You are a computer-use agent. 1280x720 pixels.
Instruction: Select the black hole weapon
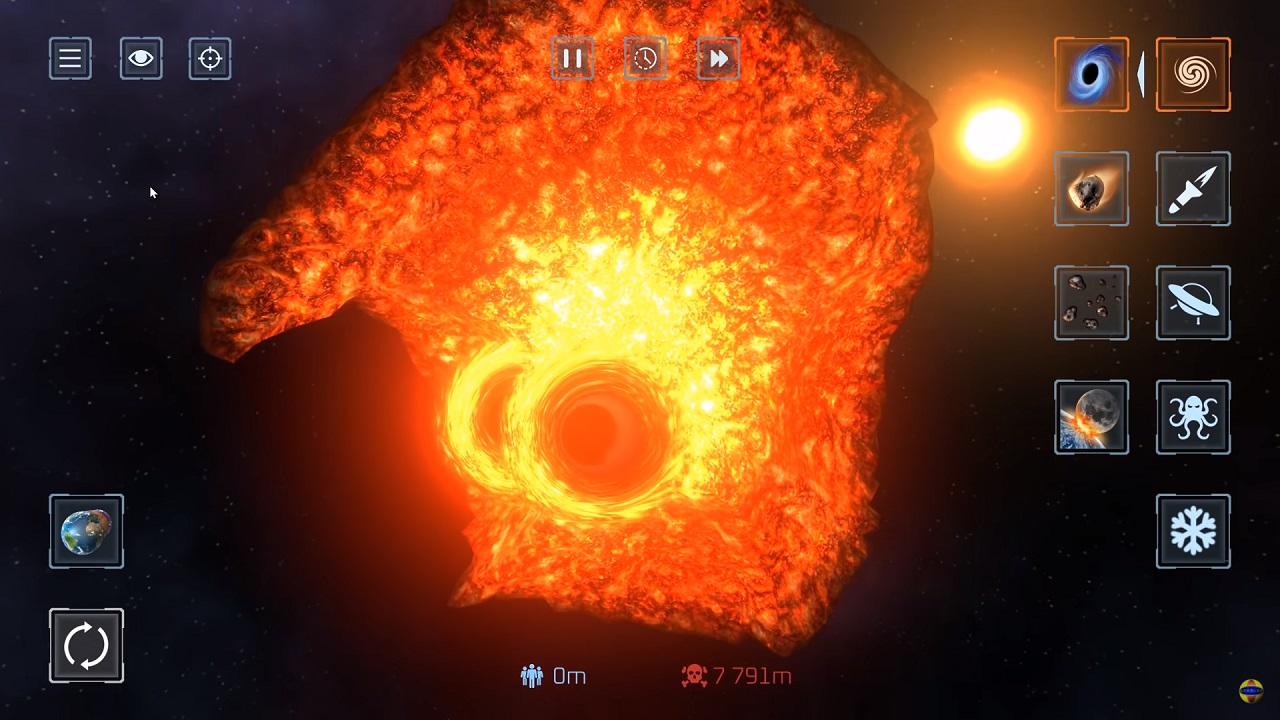tap(1091, 75)
